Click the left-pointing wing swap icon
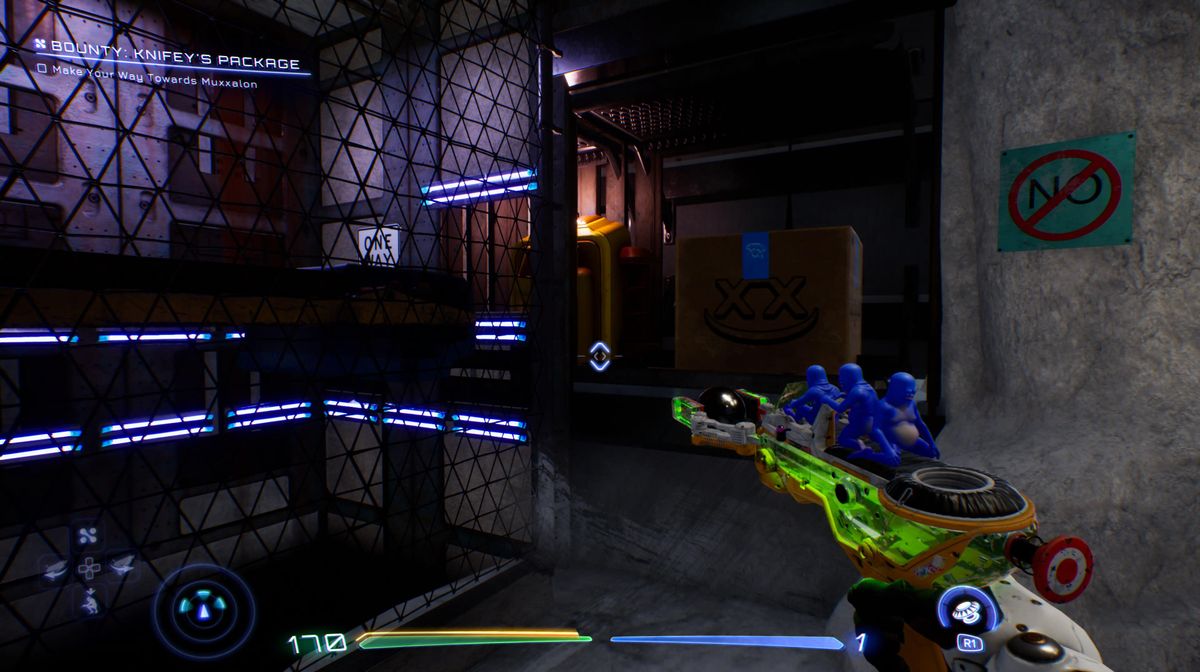Screen dimensions: 1200x672 click(x=56, y=568)
